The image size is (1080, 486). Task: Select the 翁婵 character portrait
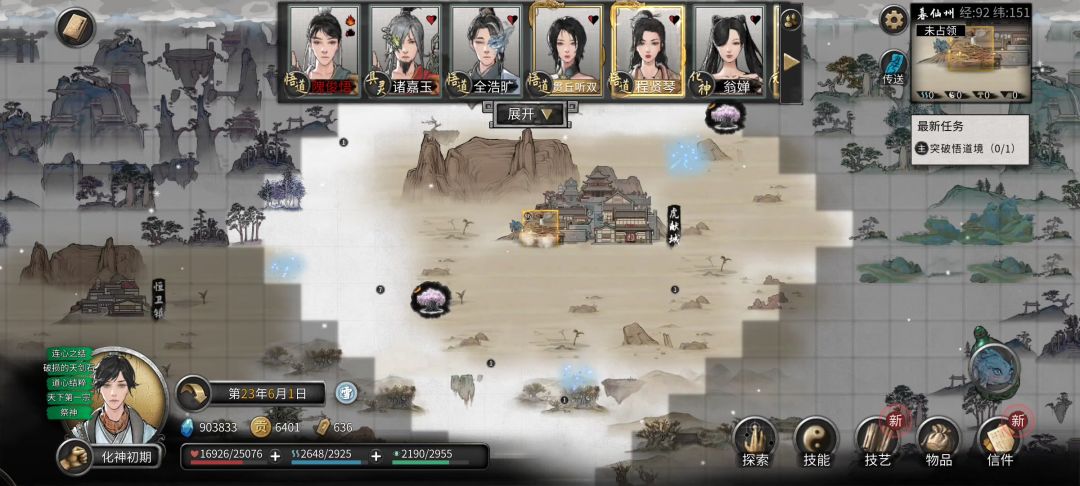tap(729, 48)
